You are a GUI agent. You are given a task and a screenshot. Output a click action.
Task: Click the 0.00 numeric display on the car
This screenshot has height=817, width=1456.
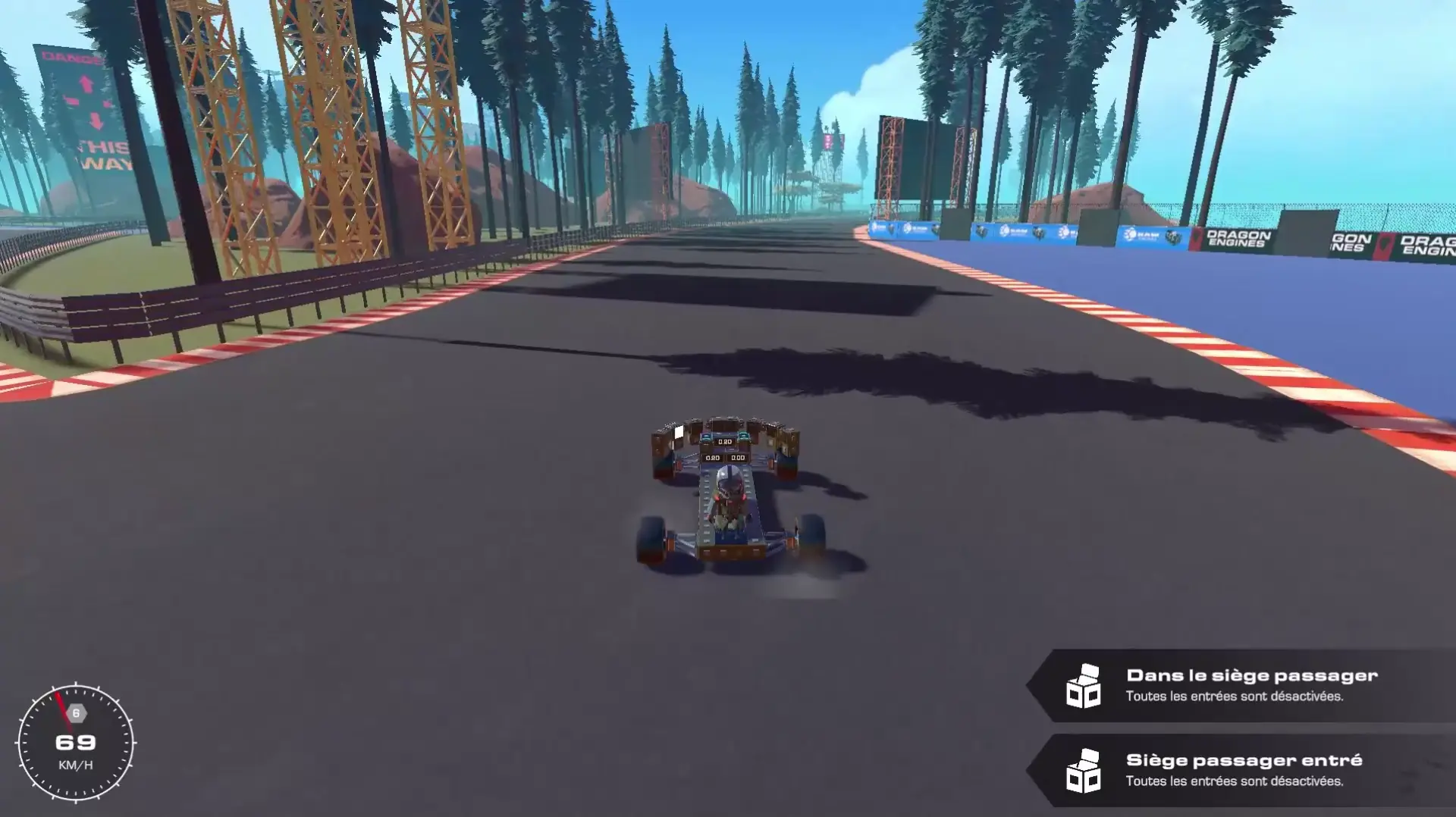[739, 458]
